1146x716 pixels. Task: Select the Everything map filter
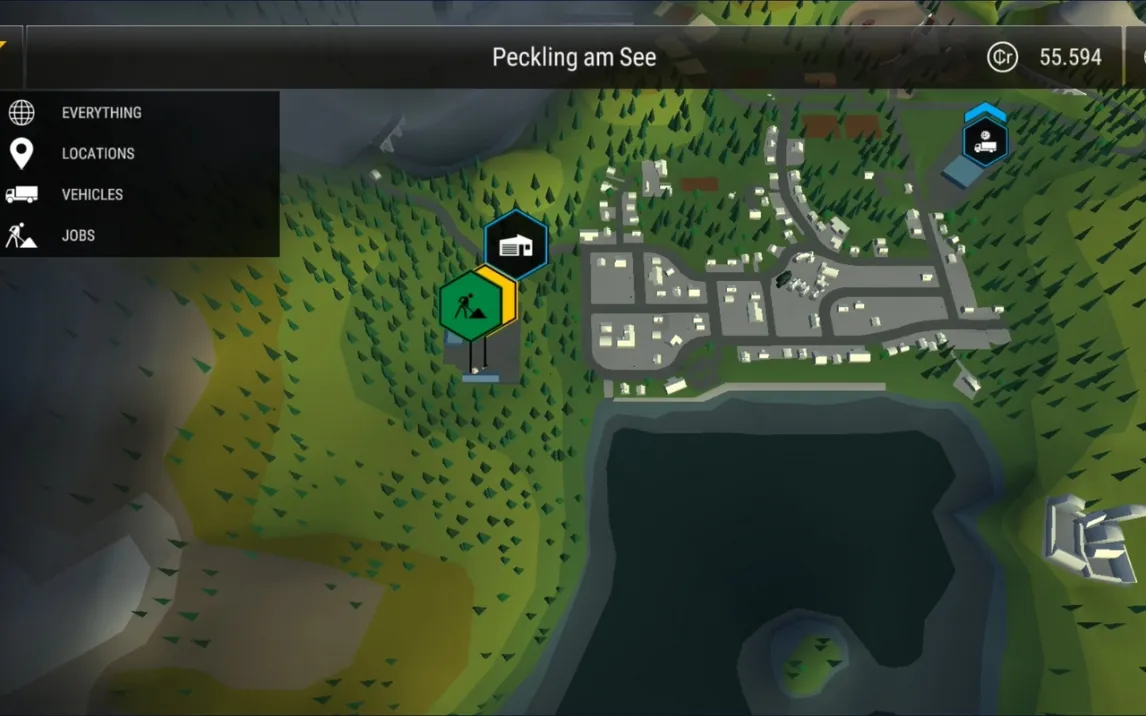point(101,113)
